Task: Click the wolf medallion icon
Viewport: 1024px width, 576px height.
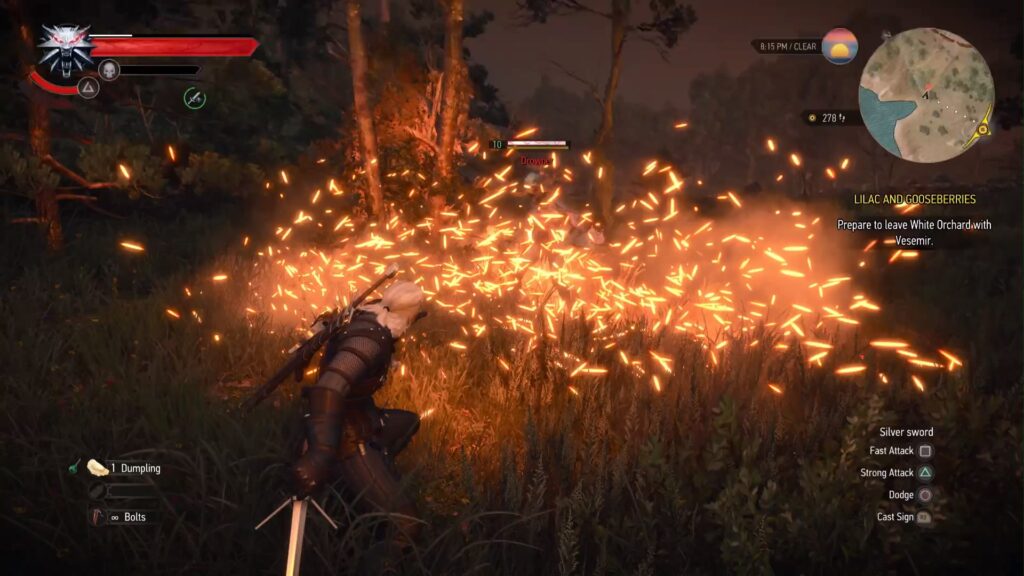Action: (65, 47)
